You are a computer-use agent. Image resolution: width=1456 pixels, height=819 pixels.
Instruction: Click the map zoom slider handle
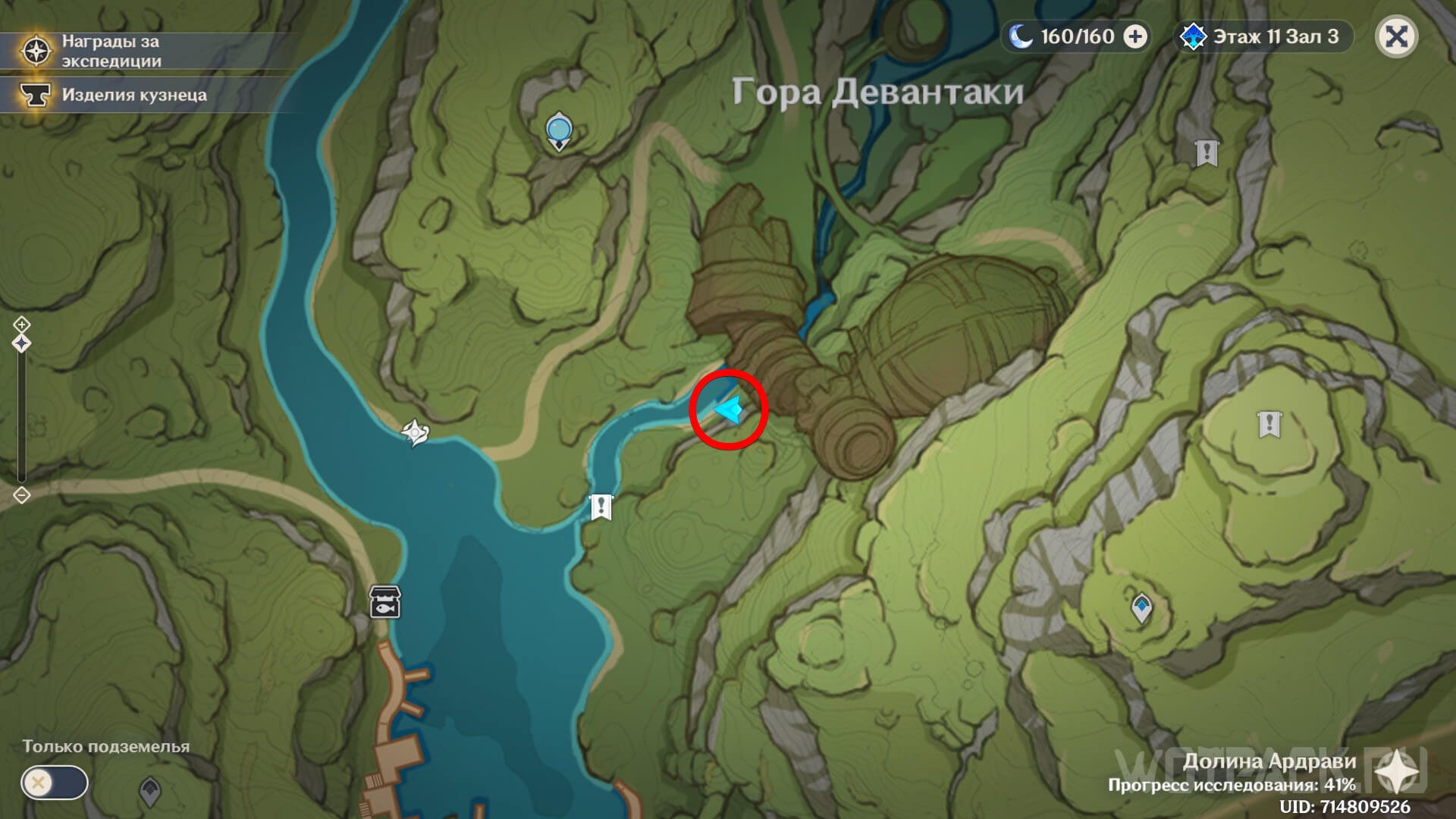(x=21, y=344)
